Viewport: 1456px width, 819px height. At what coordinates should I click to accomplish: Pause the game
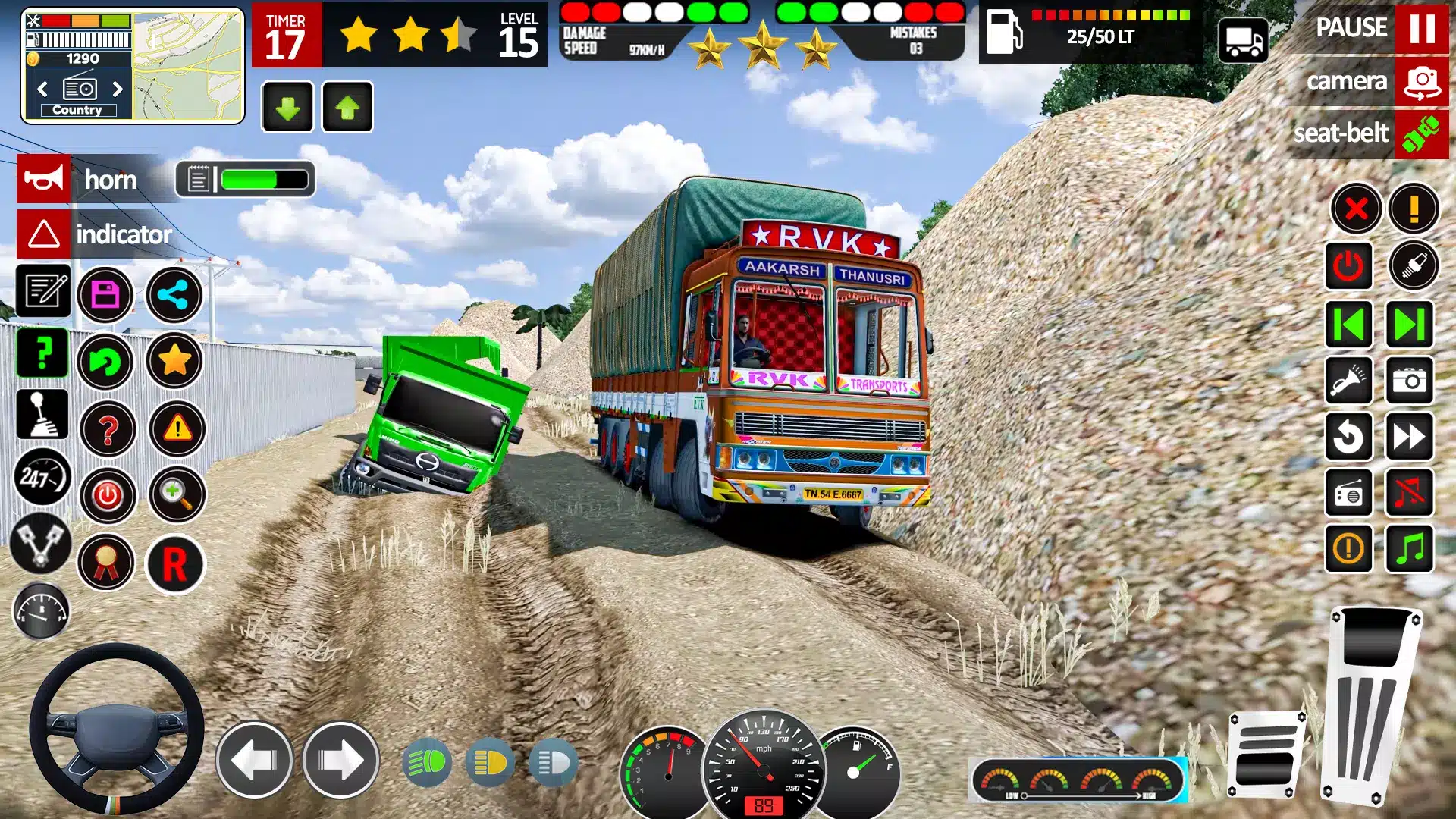click(1421, 28)
